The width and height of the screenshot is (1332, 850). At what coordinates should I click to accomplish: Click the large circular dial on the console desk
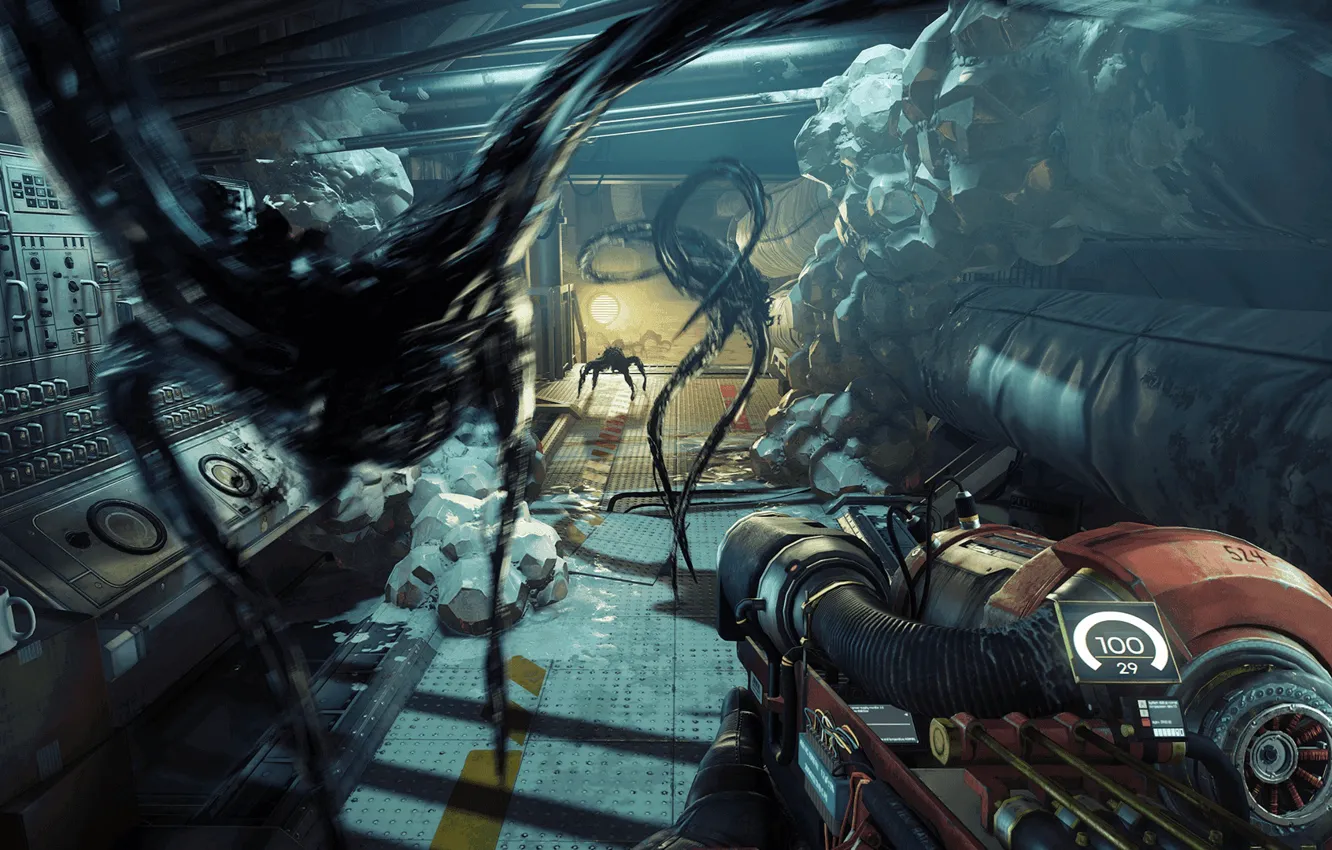[125, 524]
